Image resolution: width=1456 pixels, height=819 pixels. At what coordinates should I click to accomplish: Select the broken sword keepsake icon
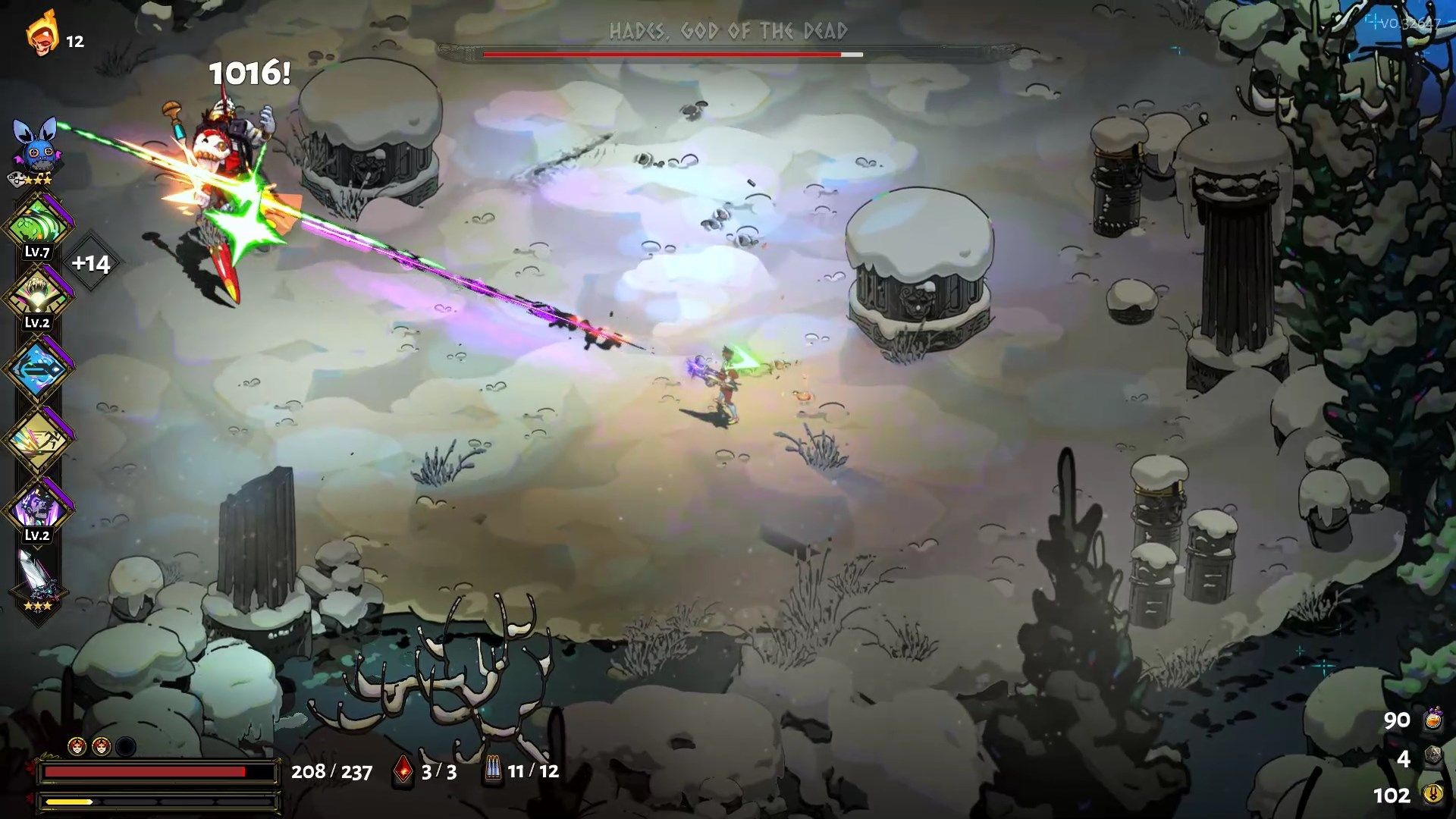coord(36,578)
